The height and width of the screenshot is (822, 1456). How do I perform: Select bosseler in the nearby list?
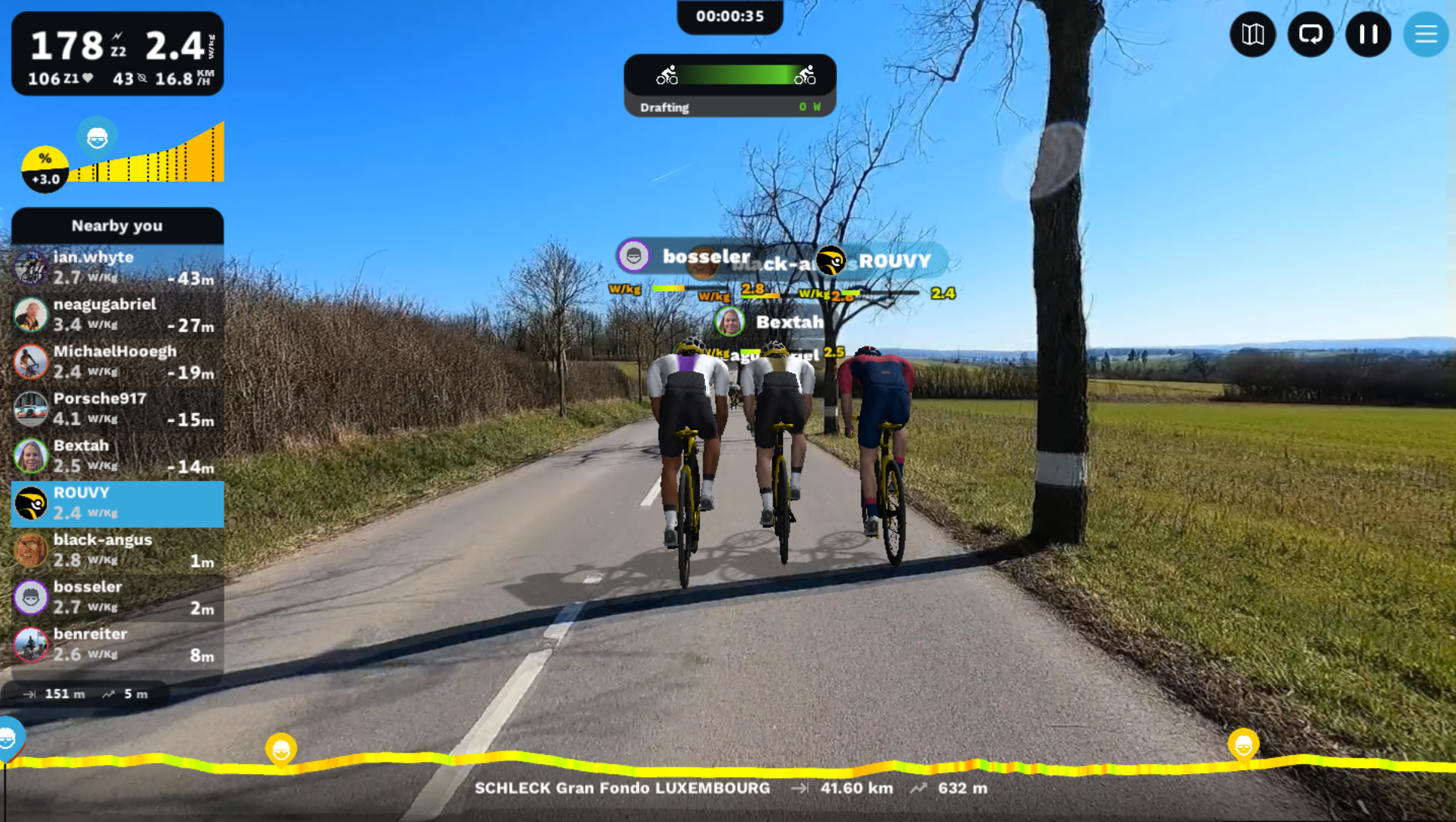(x=118, y=598)
